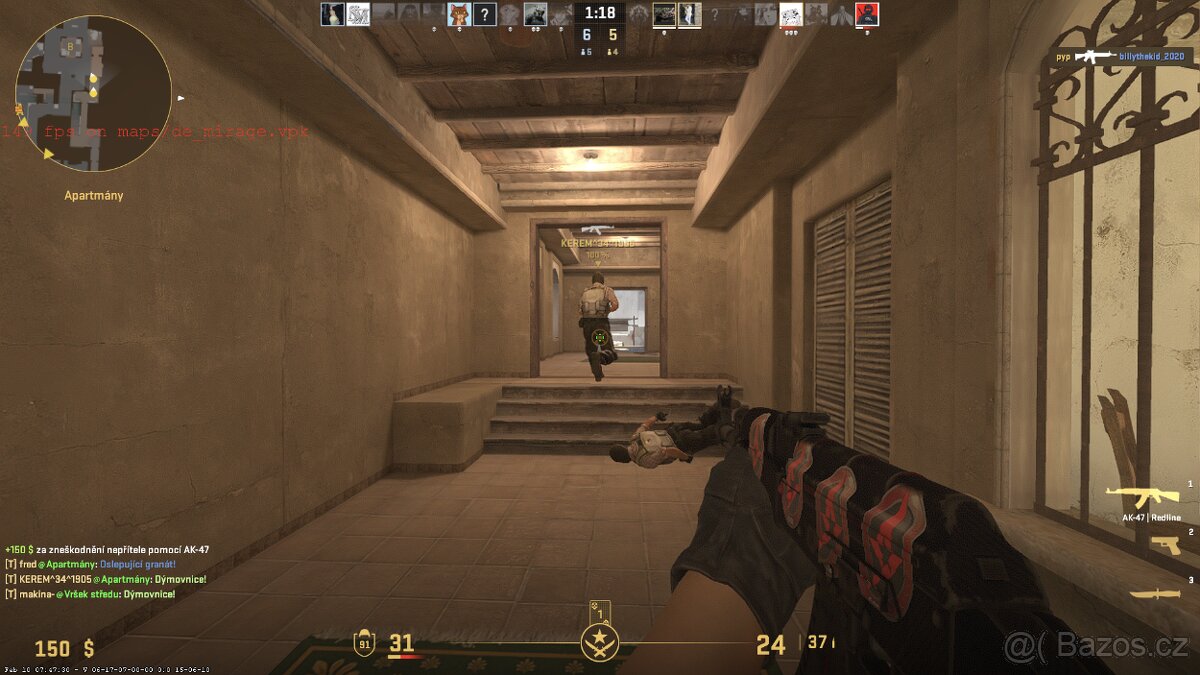Click the team rank star emblem
The height and width of the screenshot is (675, 1200).
(x=600, y=641)
